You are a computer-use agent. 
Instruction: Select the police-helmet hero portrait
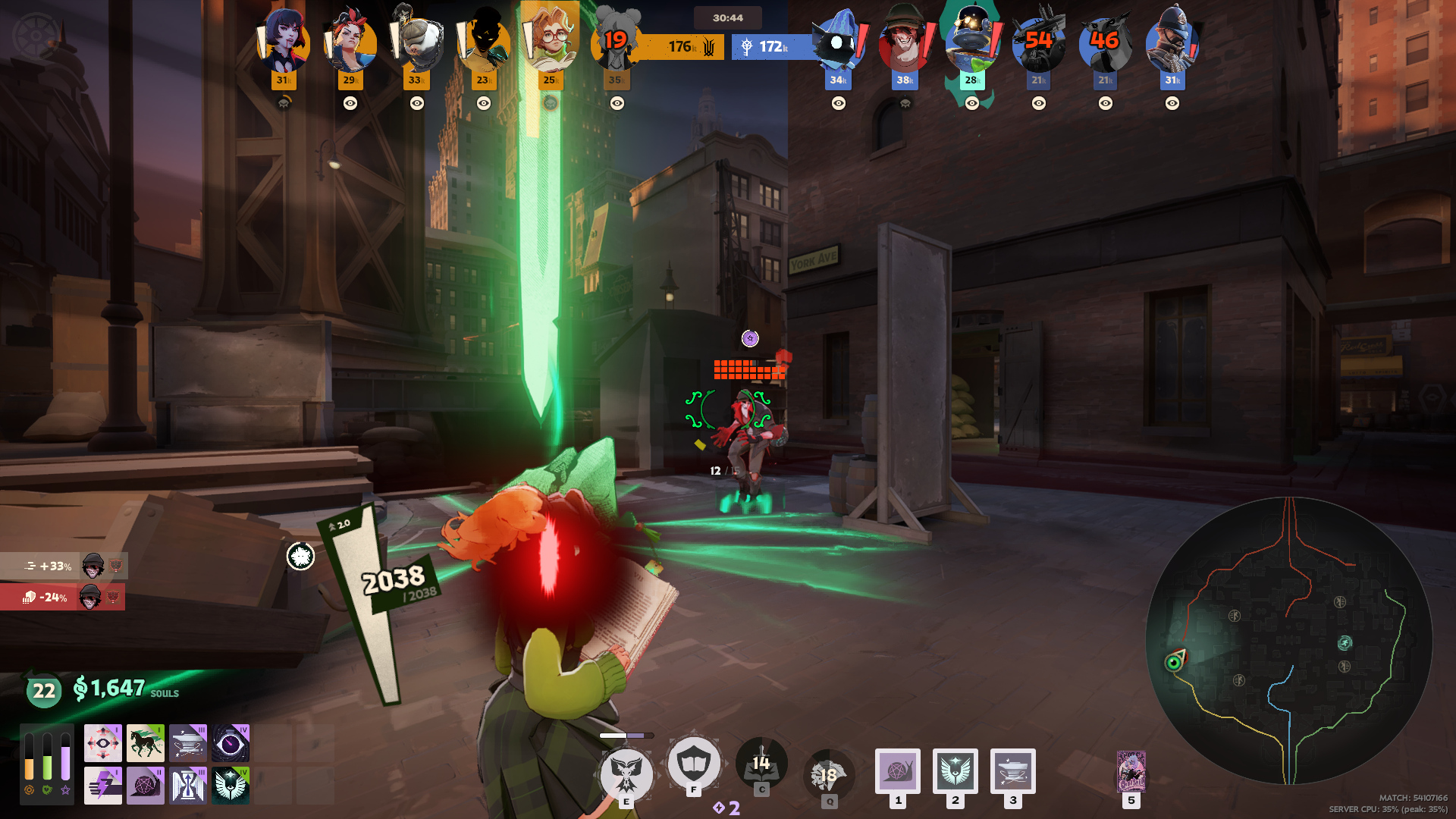click(x=1172, y=42)
